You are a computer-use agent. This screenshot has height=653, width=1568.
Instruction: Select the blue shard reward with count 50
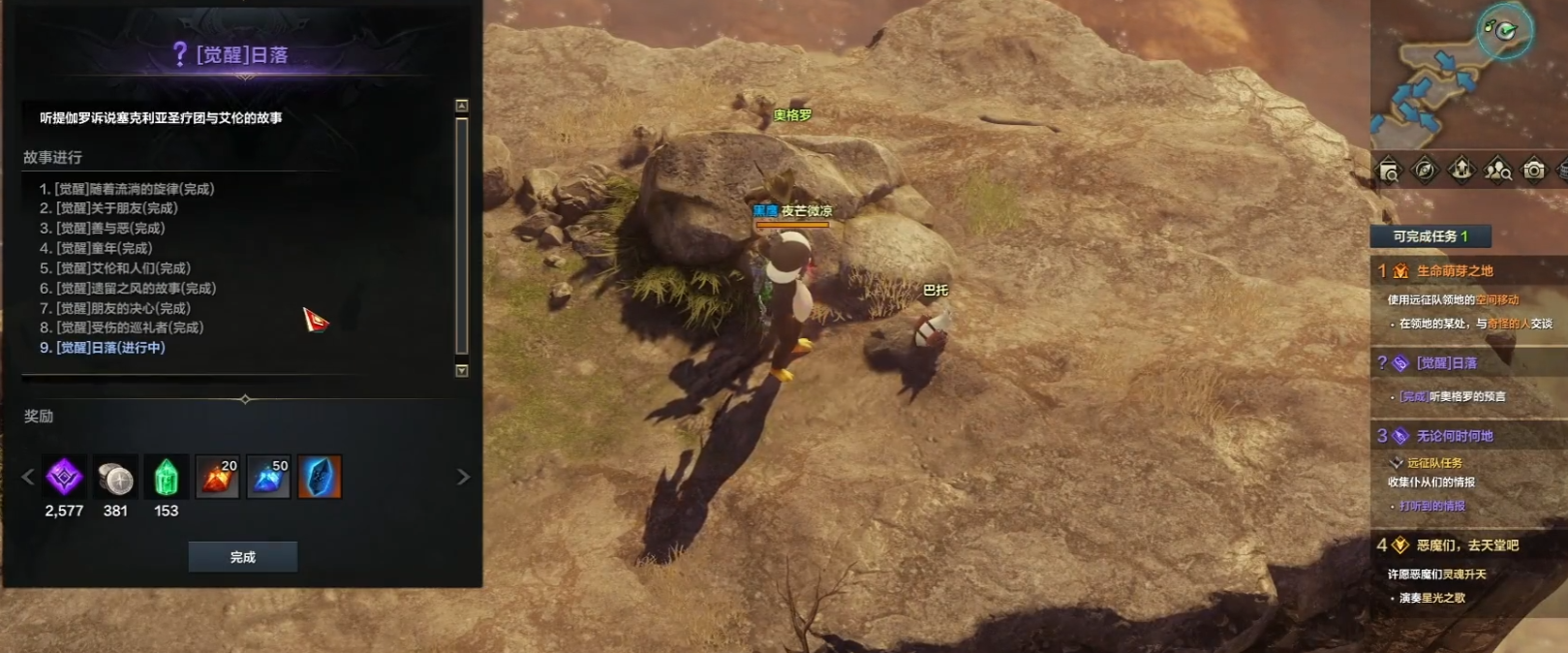tap(268, 477)
